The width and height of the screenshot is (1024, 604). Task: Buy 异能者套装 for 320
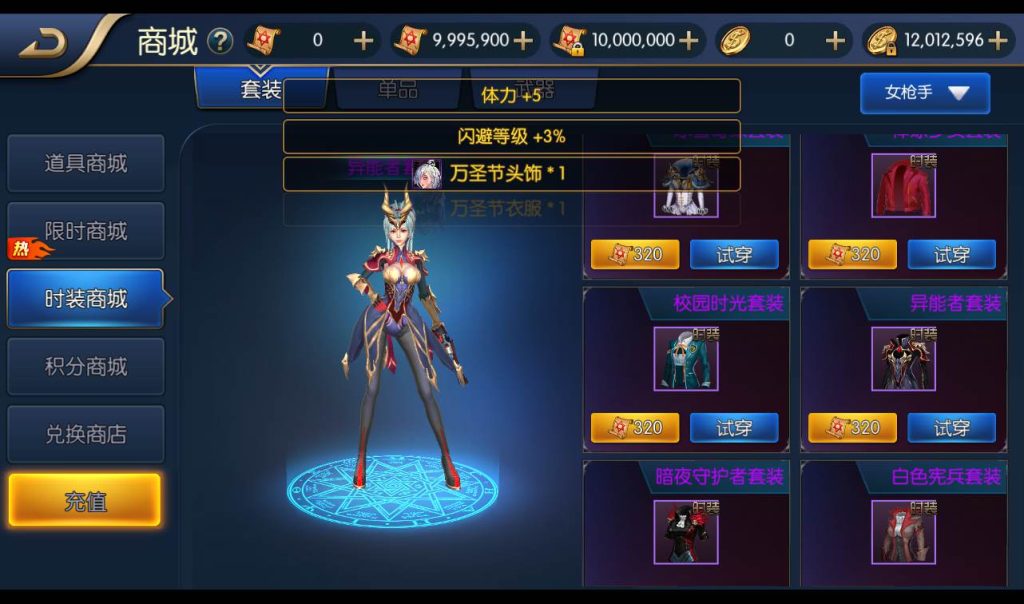(852, 428)
